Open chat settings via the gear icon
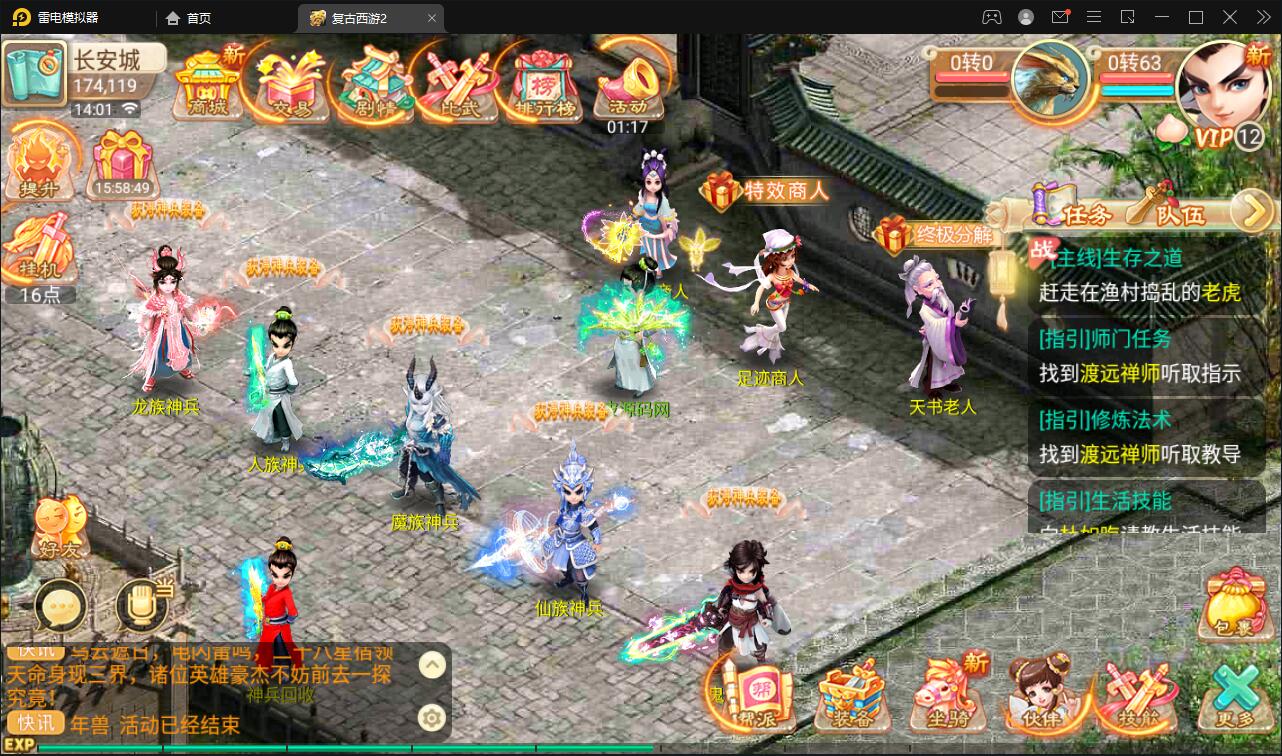1282x756 pixels. pyautogui.click(x=432, y=716)
